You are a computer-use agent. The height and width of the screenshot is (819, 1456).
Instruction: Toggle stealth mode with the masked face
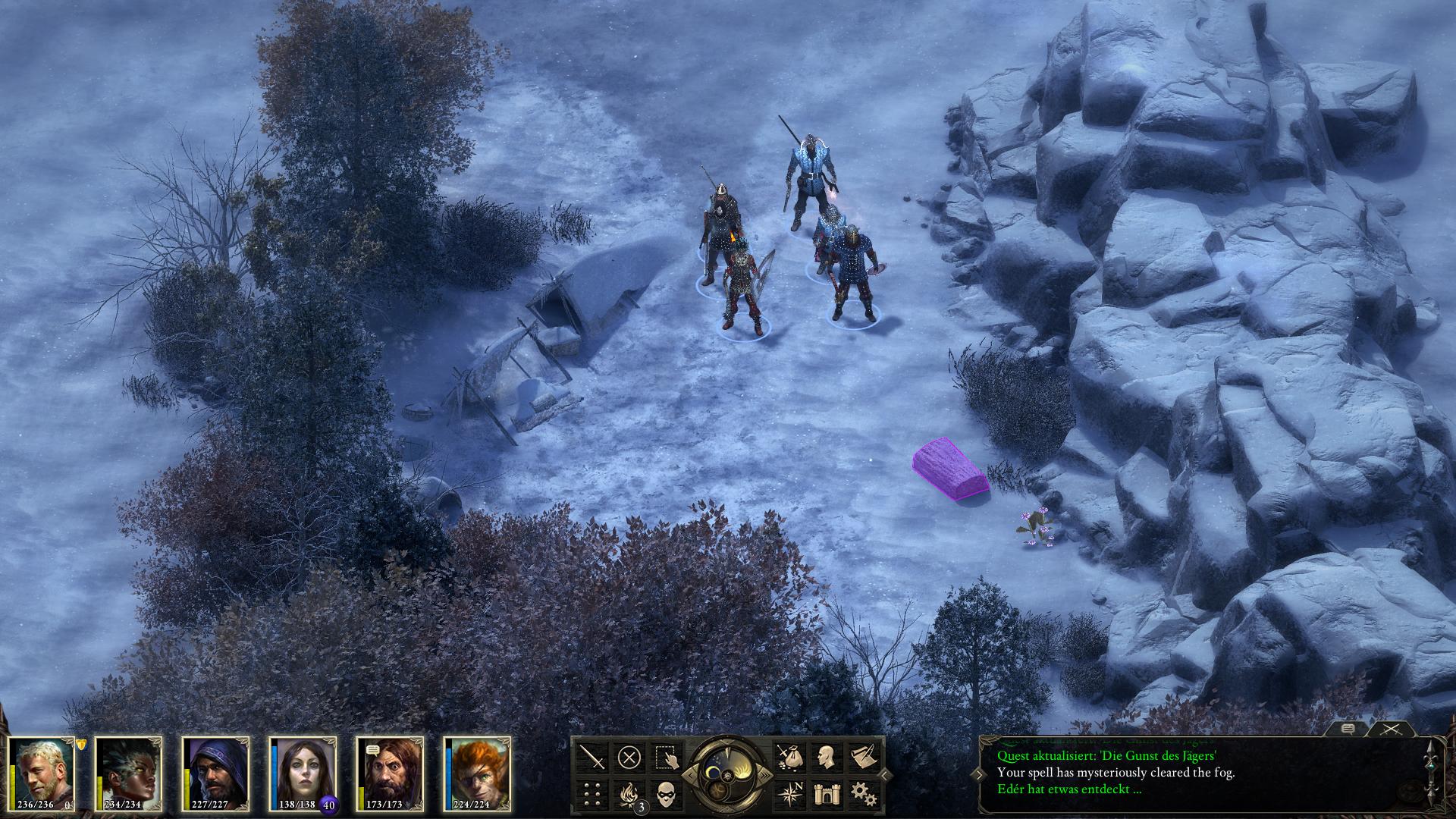666,794
